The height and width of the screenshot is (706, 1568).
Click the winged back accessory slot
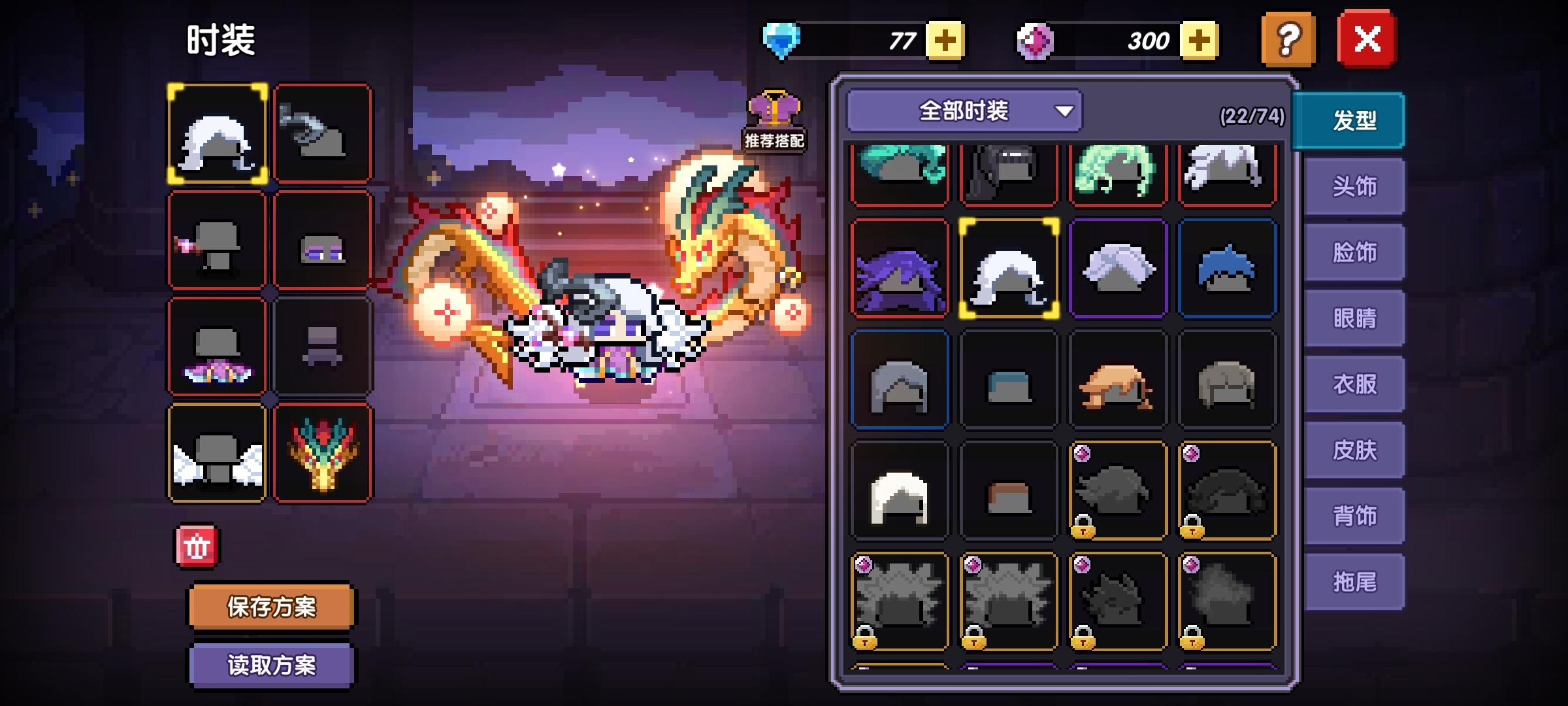(218, 451)
